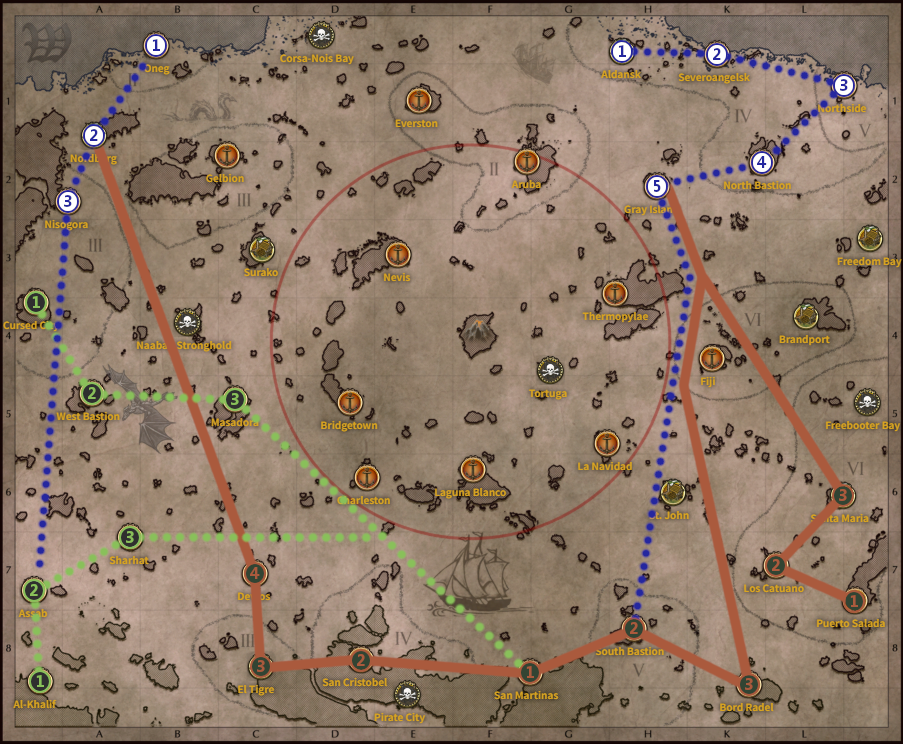Click the Everston anchor port marker
The image size is (903, 744).
(418, 100)
